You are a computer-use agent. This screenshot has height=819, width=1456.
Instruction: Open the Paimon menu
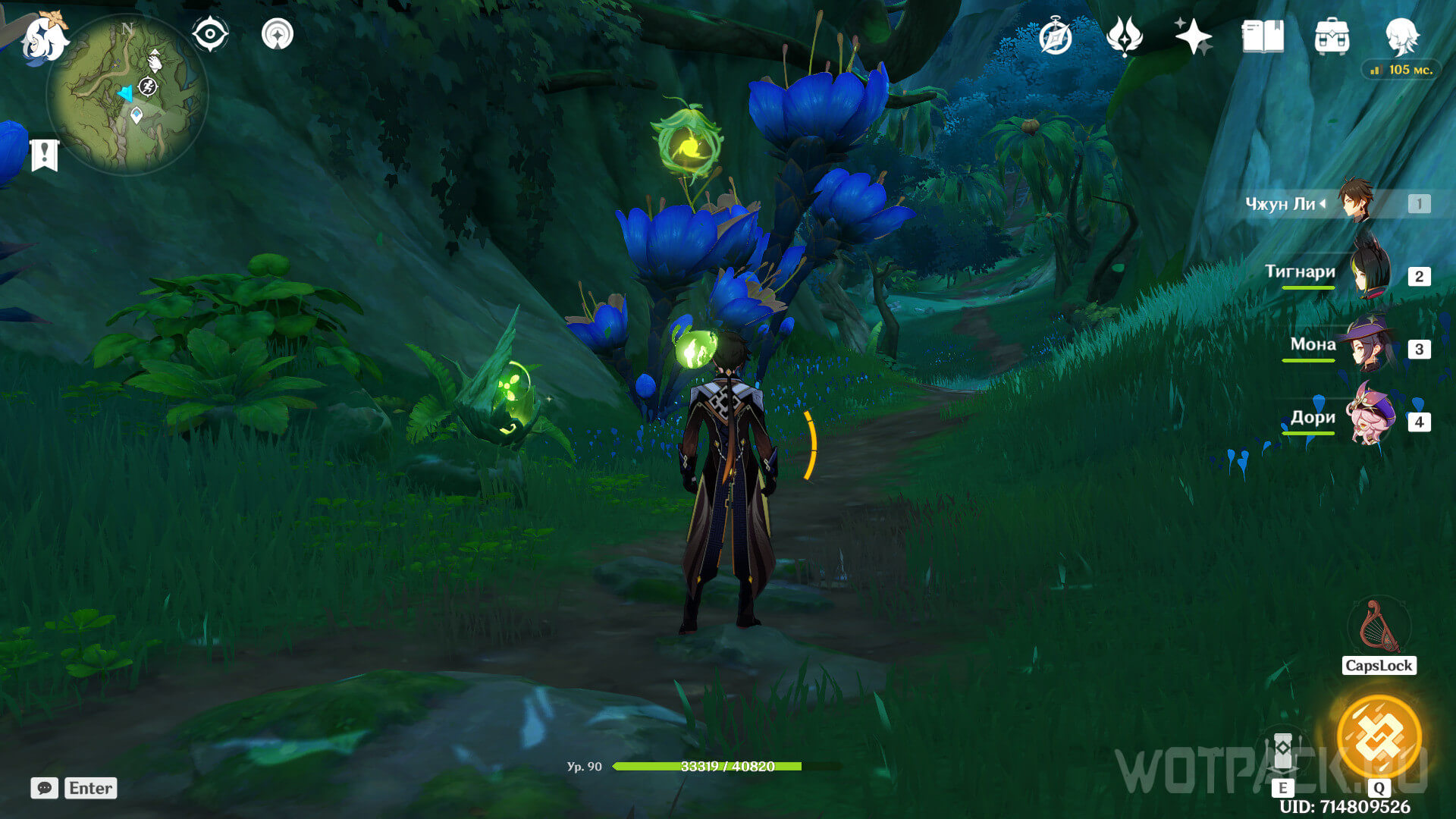(44, 38)
